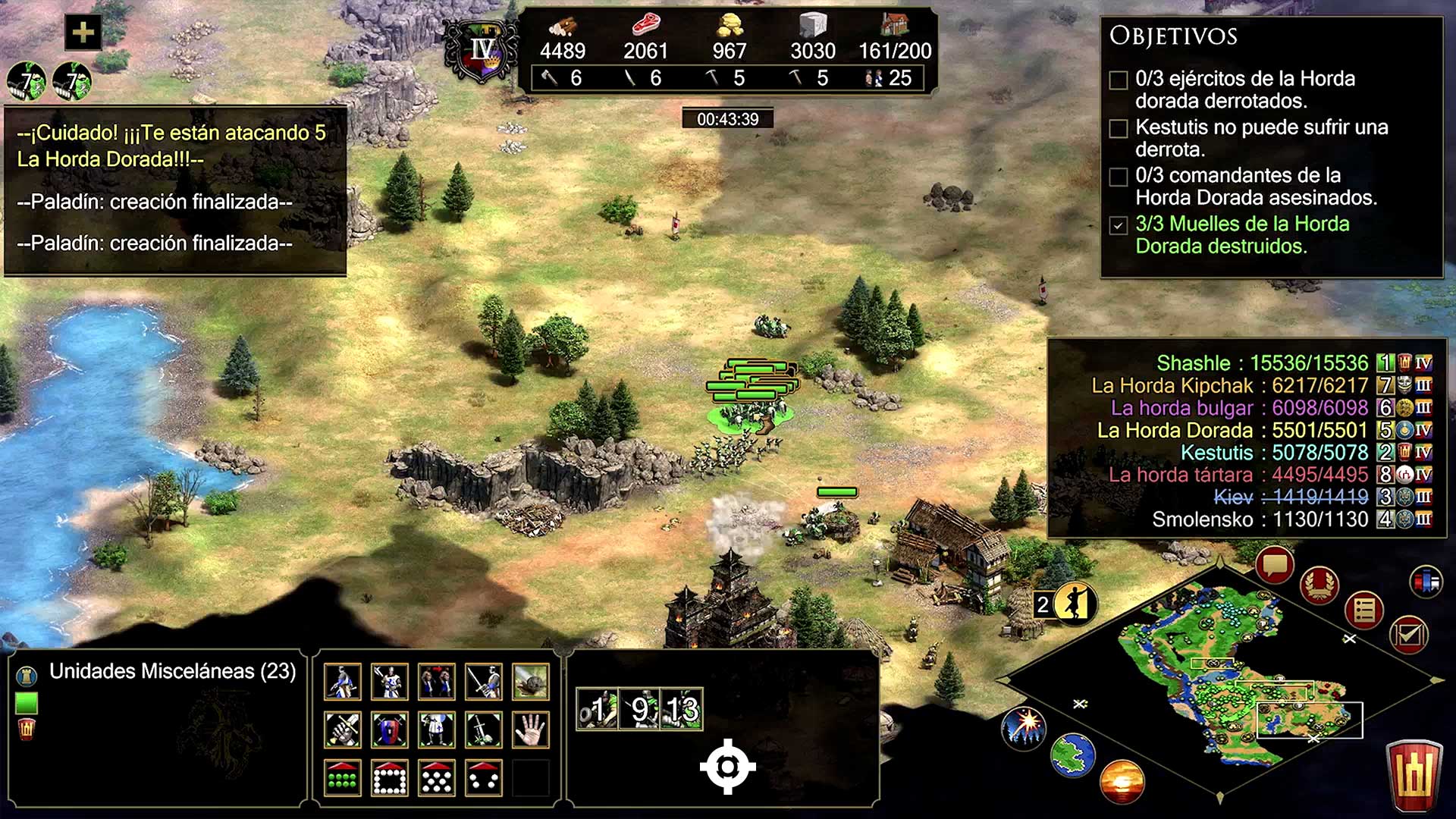The height and width of the screenshot is (819, 1456).
Task: Open the bulleted list button beside minimap
Action: pyautogui.click(x=1364, y=610)
